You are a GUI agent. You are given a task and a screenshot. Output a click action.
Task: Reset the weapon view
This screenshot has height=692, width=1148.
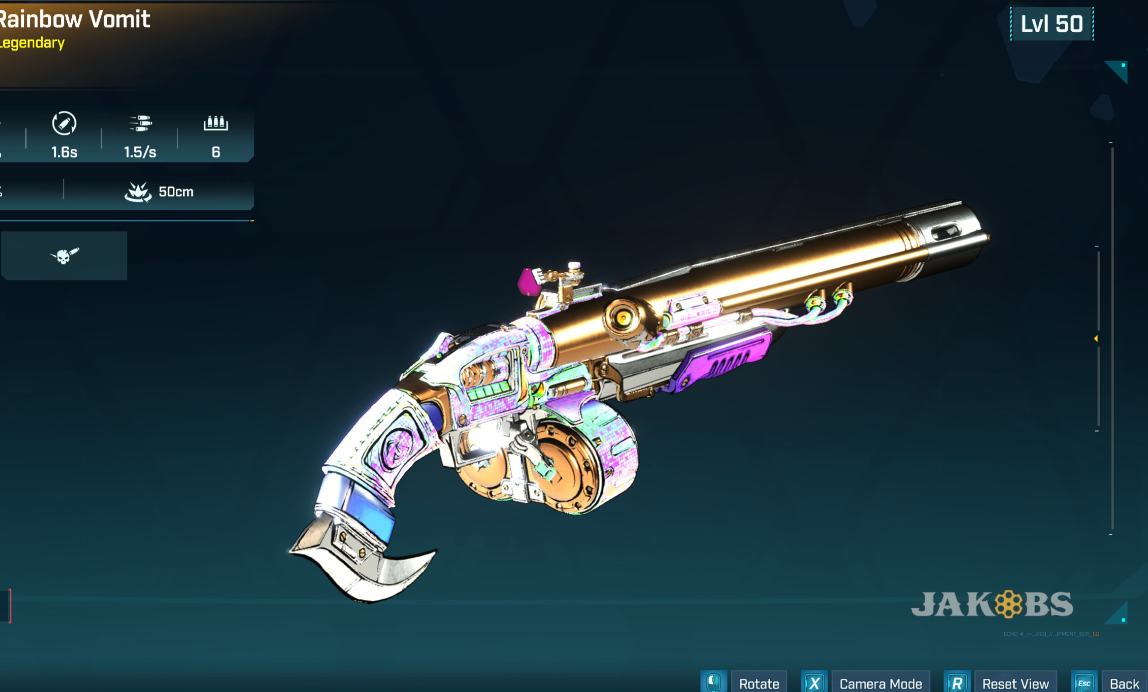click(1014, 683)
